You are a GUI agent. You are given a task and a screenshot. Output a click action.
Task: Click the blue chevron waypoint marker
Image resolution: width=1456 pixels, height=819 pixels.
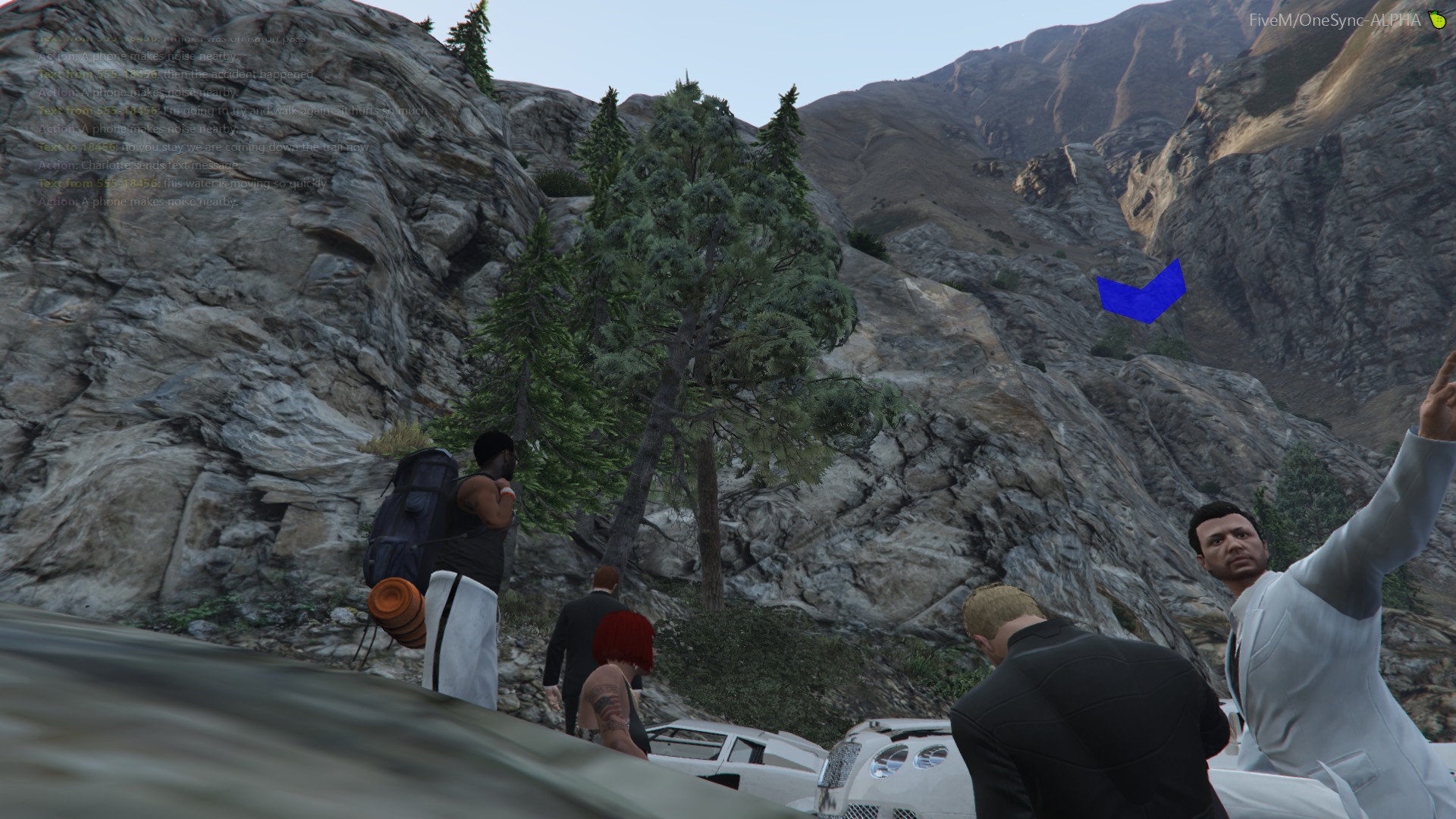click(x=1142, y=294)
